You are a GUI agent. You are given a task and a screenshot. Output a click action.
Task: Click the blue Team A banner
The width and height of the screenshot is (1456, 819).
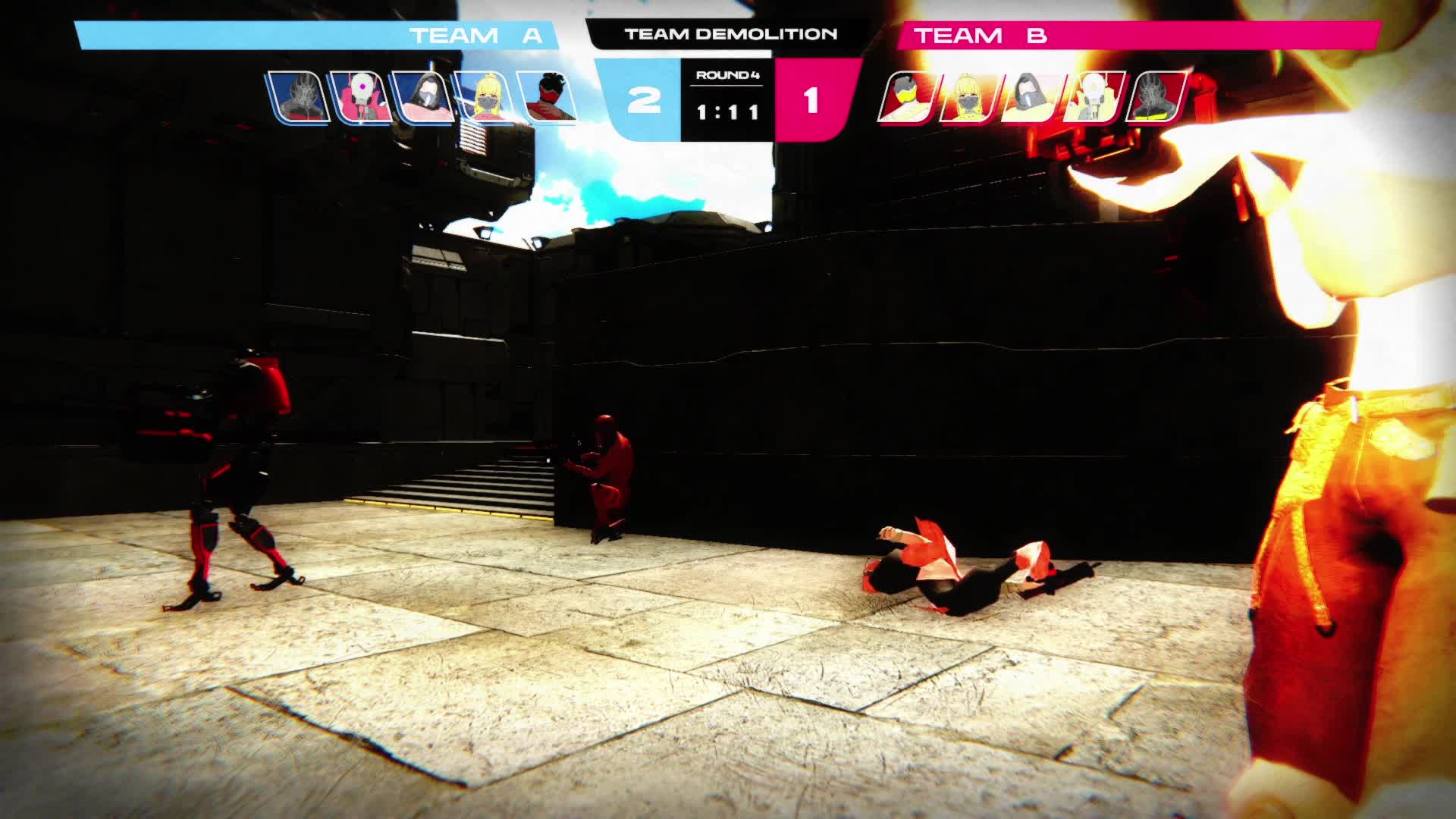317,36
